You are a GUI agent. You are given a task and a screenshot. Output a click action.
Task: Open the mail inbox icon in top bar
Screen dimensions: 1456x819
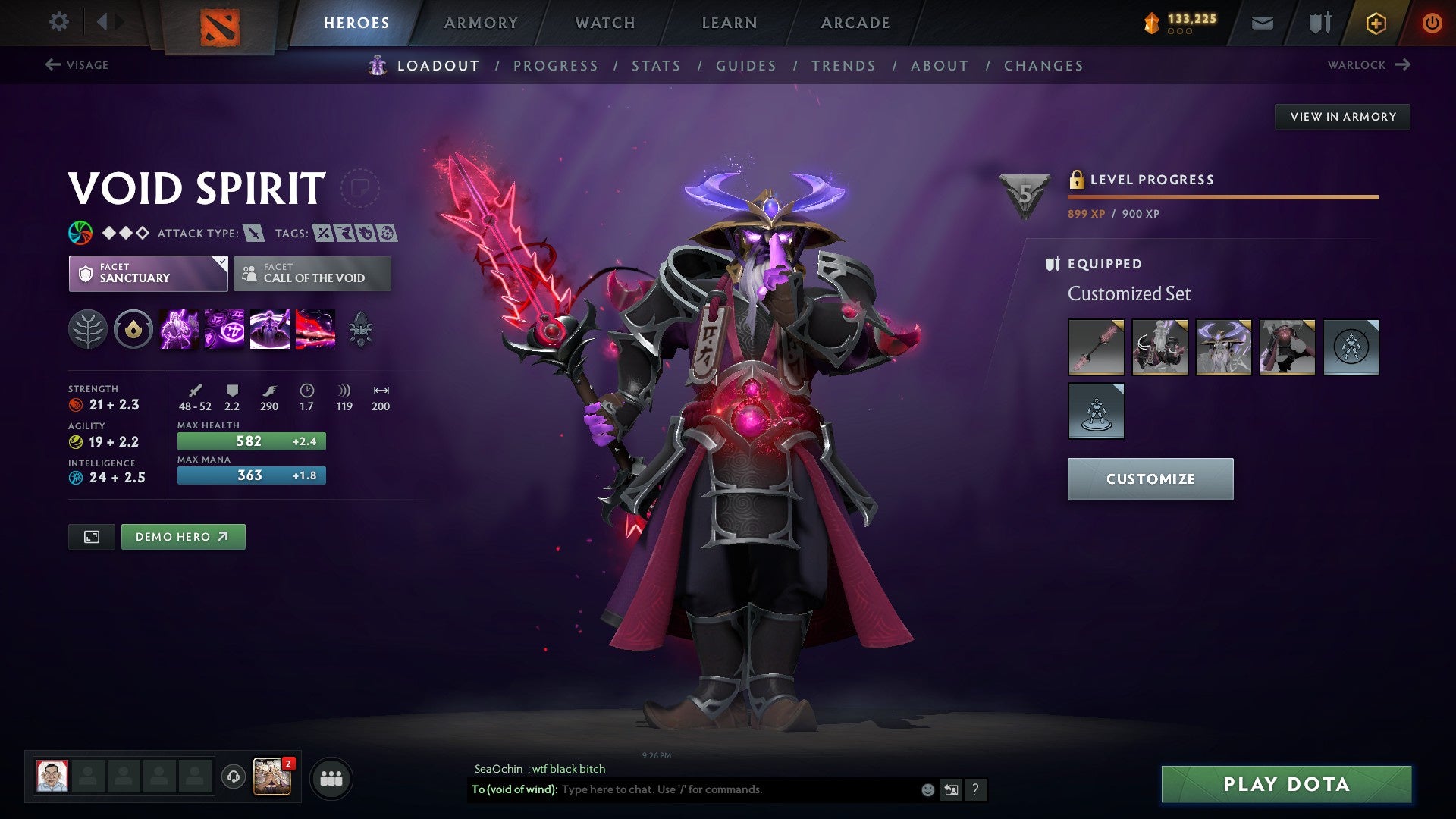pos(1262,22)
